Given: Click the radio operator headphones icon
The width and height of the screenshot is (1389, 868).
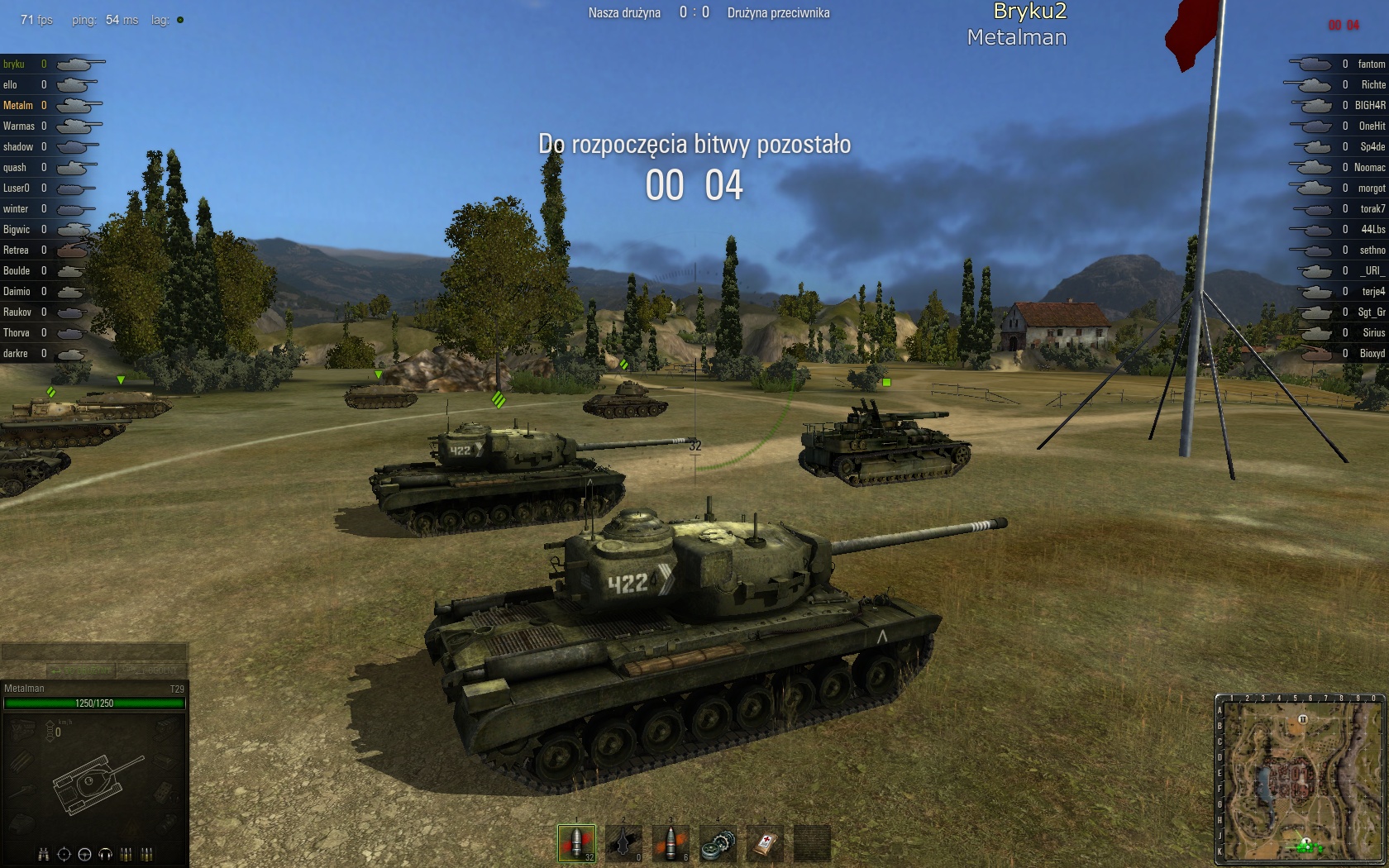Looking at the screenshot, I should (105, 854).
